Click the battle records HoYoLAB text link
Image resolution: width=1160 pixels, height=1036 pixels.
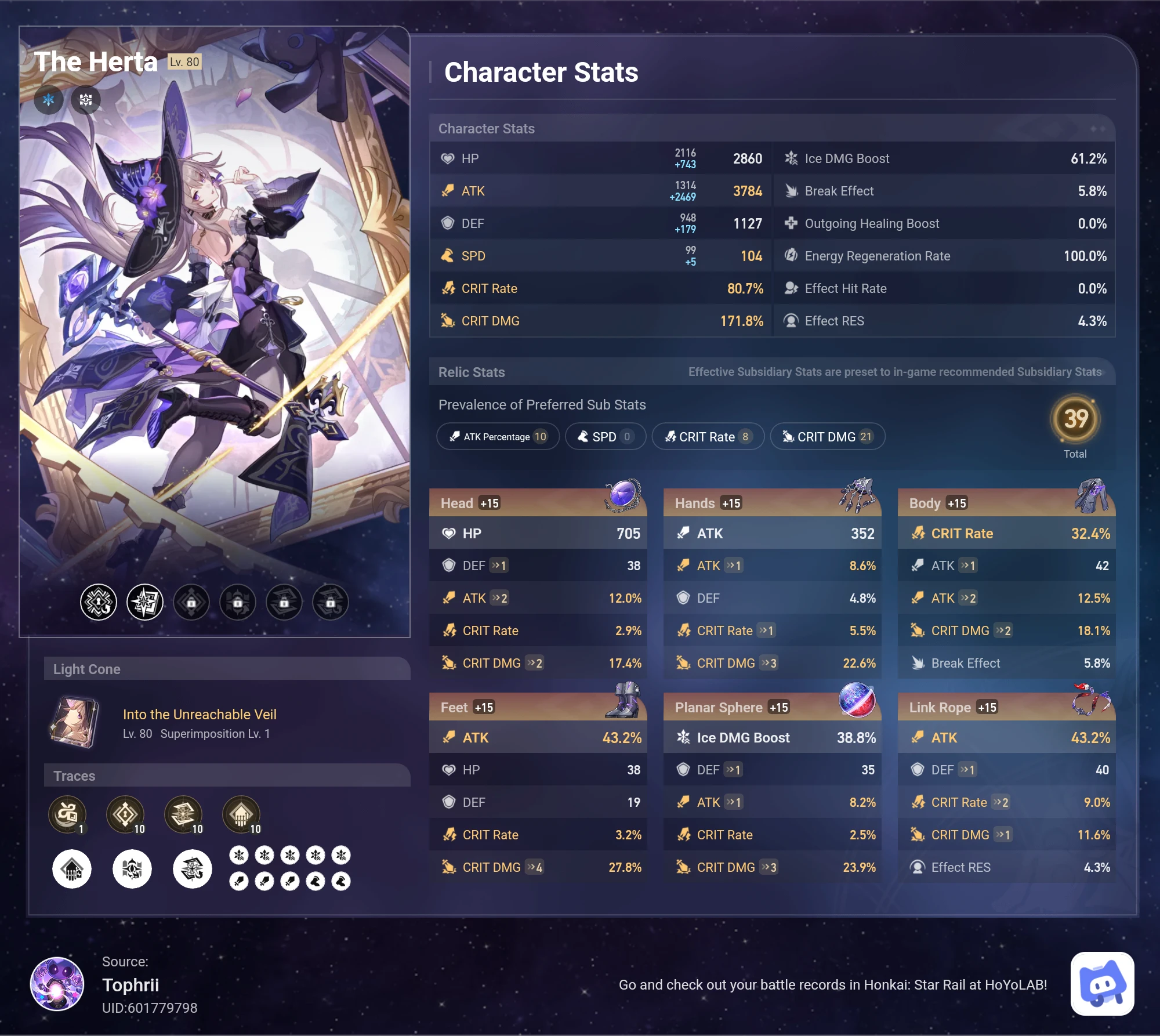833,984
